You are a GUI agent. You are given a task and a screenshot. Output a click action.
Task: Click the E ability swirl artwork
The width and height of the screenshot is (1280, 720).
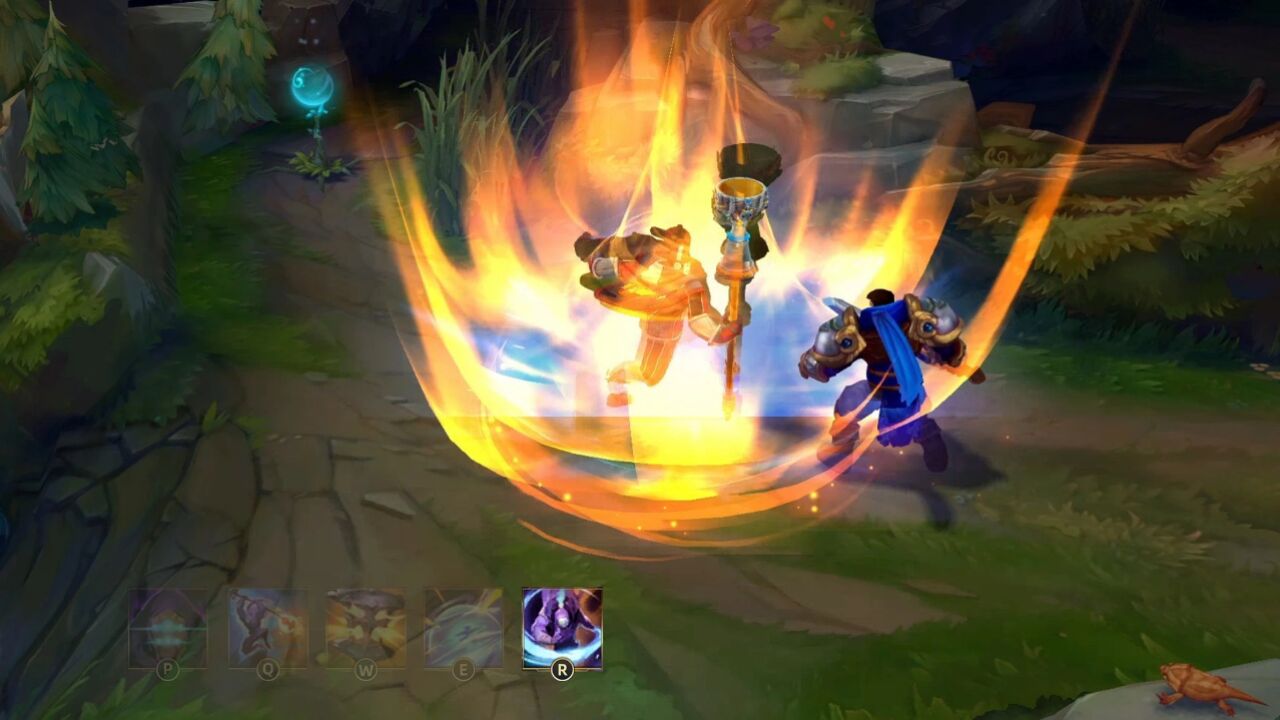463,625
